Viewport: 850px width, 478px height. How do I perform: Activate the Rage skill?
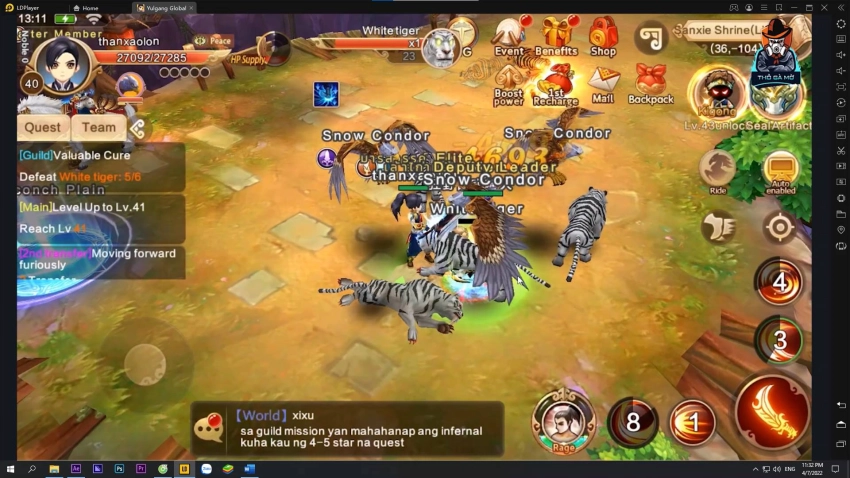(563, 418)
